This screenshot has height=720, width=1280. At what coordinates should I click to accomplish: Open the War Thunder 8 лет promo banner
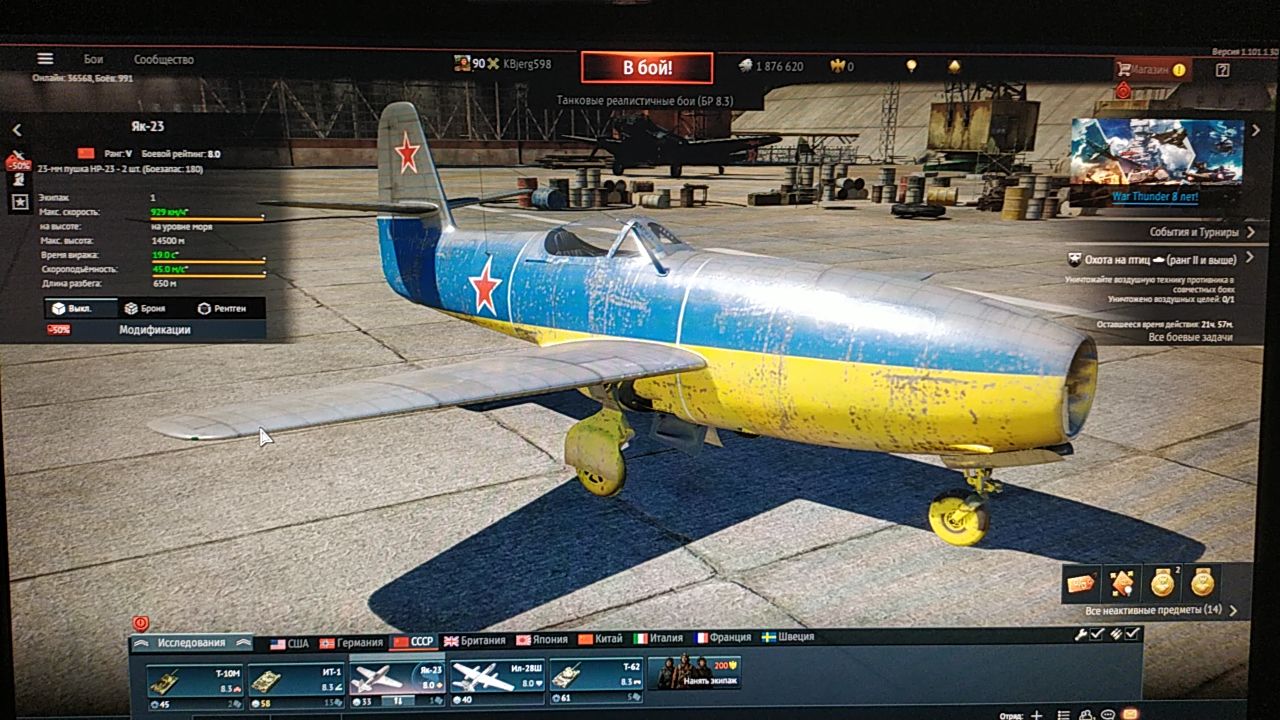point(1156,160)
